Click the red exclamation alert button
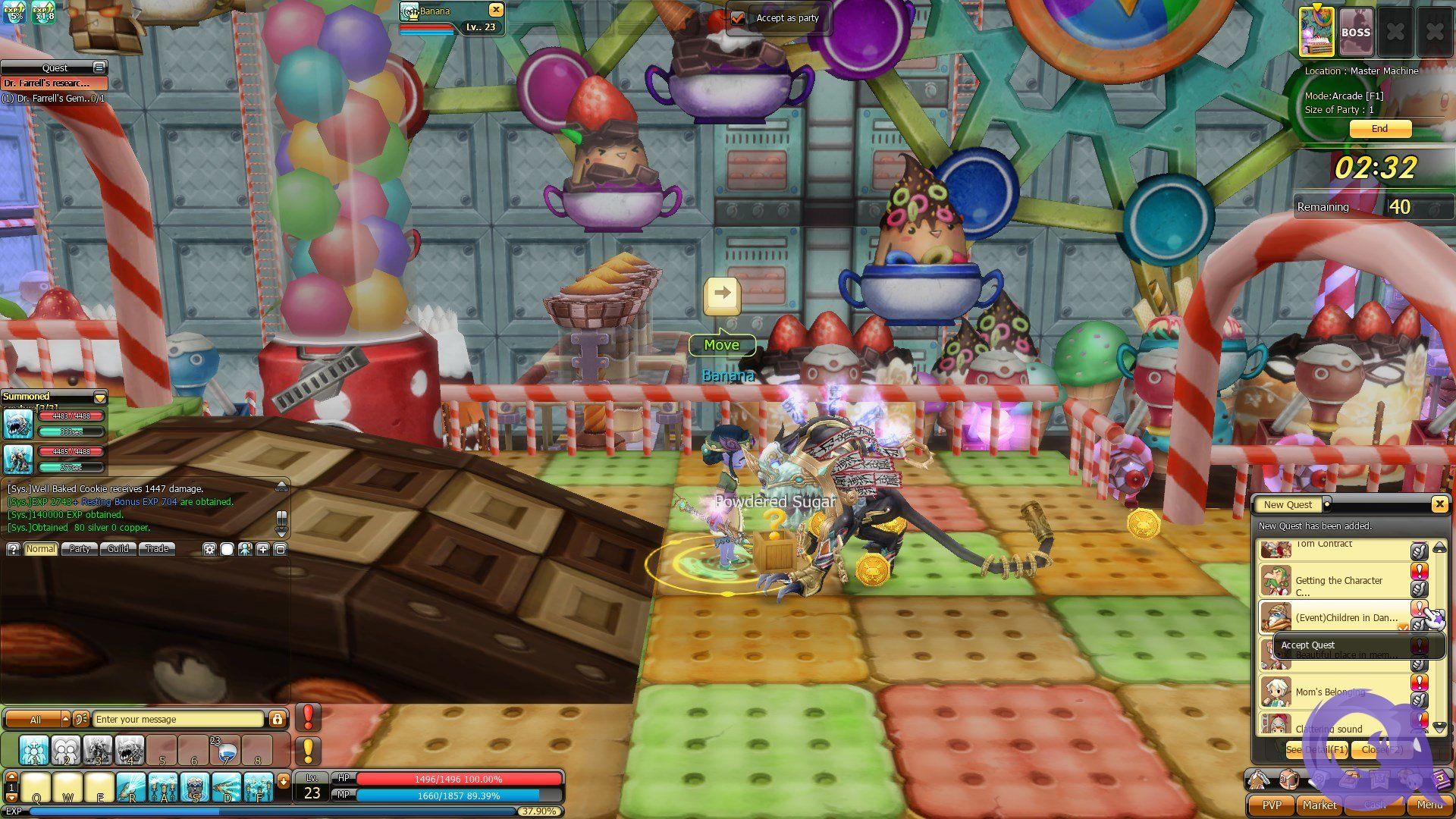This screenshot has width=1456, height=819. click(308, 717)
